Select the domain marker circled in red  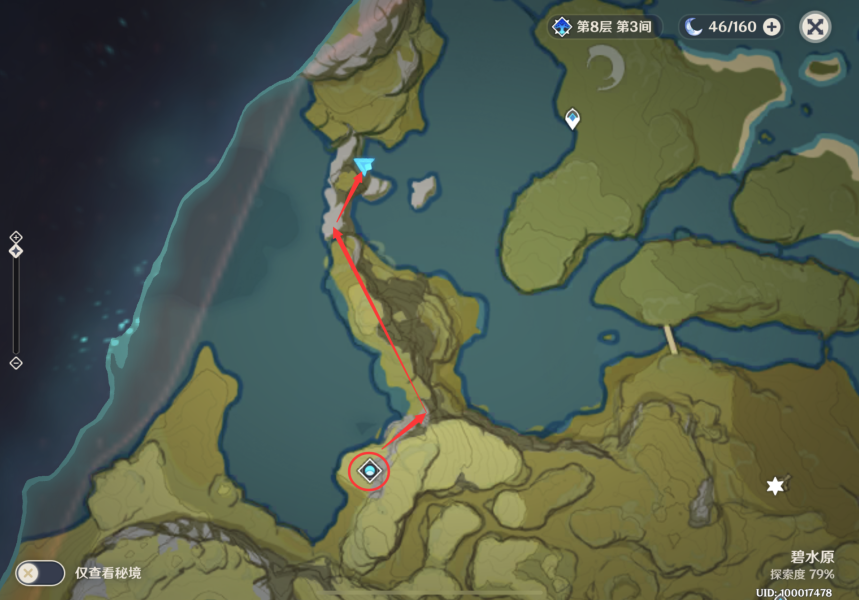click(x=371, y=470)
